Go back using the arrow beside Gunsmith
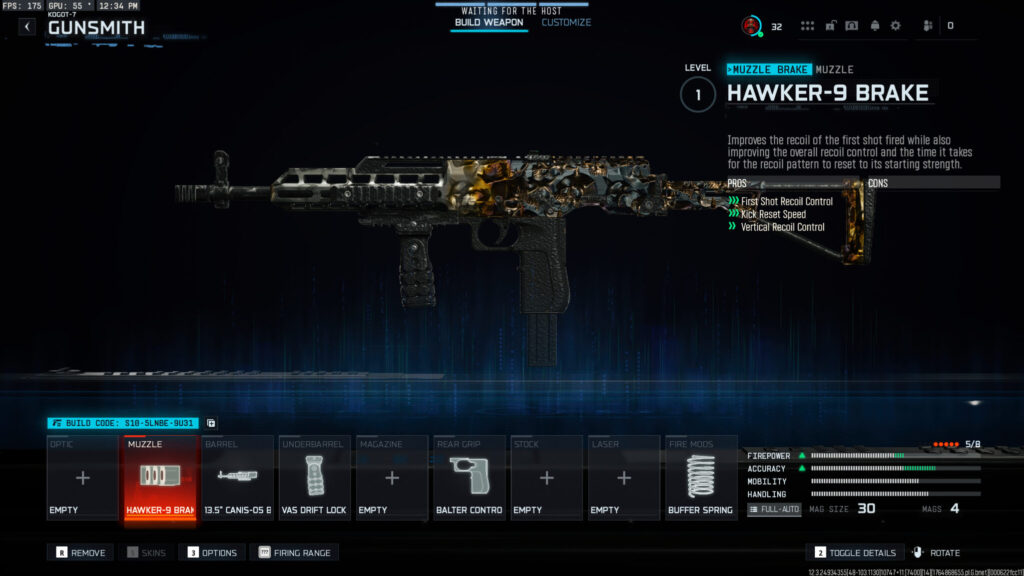The width and height of the screenshot is (1024, 576). pyautogui.click(x=27, y=27)
